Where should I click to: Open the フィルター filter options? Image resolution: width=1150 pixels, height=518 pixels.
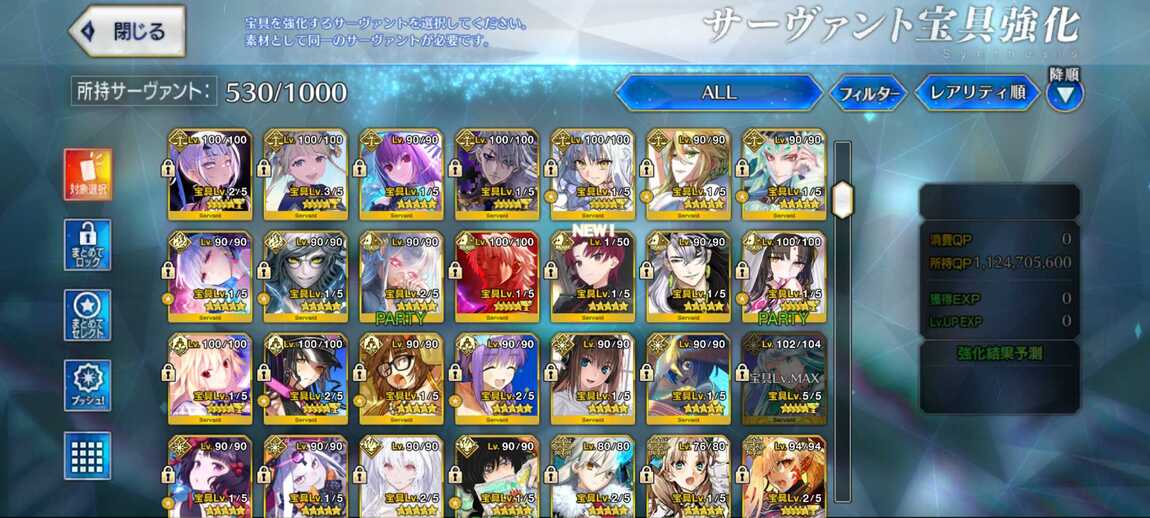point(868,94)
